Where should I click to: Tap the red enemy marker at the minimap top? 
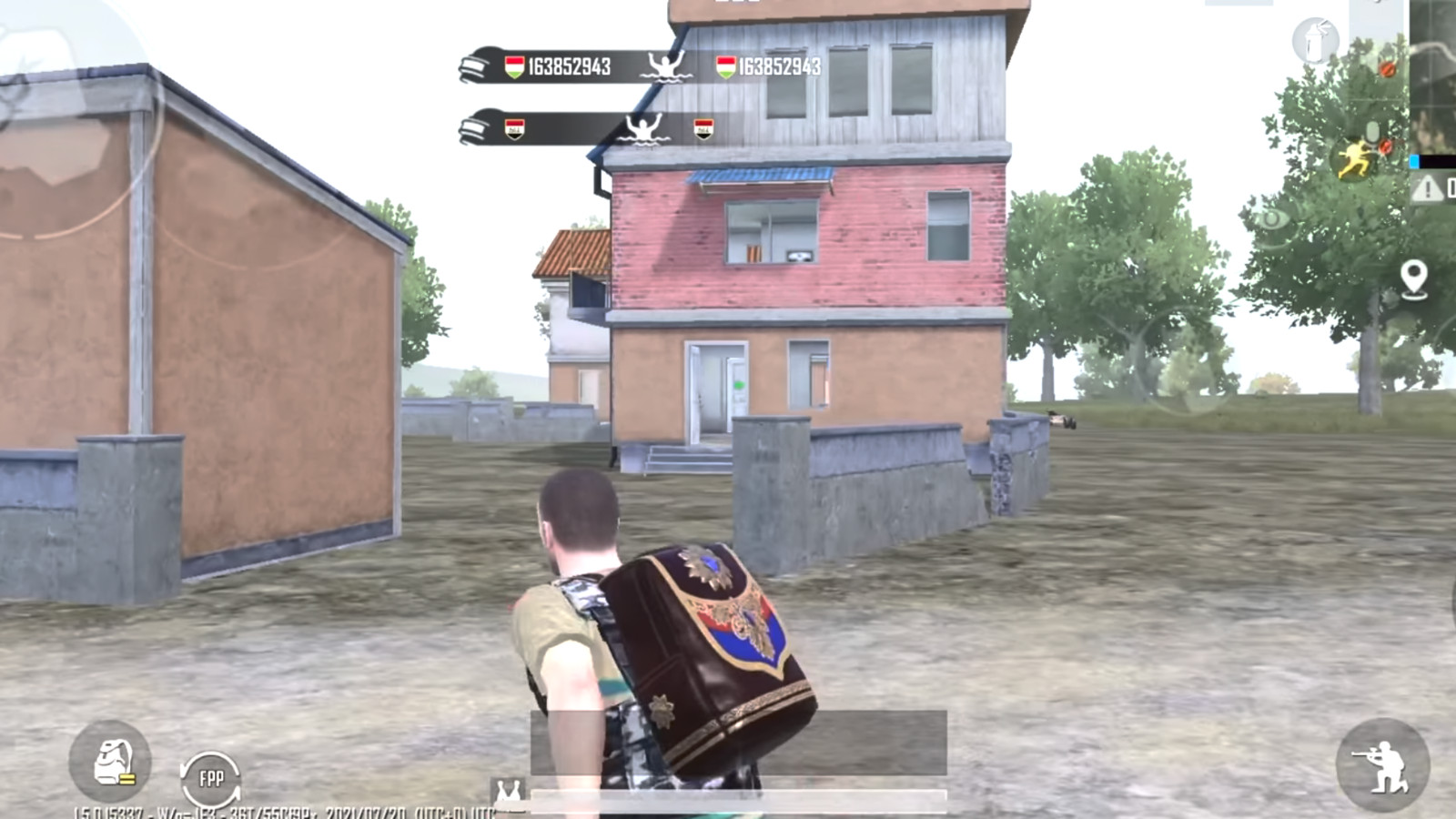(x=1385, y=67)
